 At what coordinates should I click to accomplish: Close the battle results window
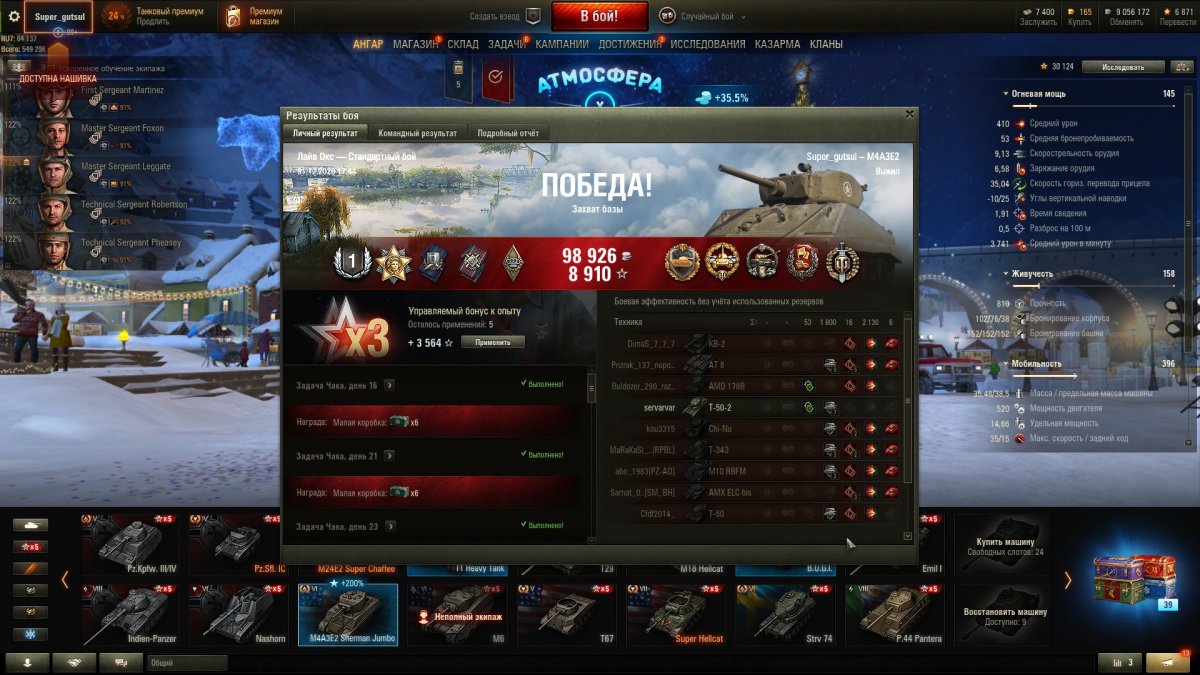pyautogui.click(x=908, y=115)
